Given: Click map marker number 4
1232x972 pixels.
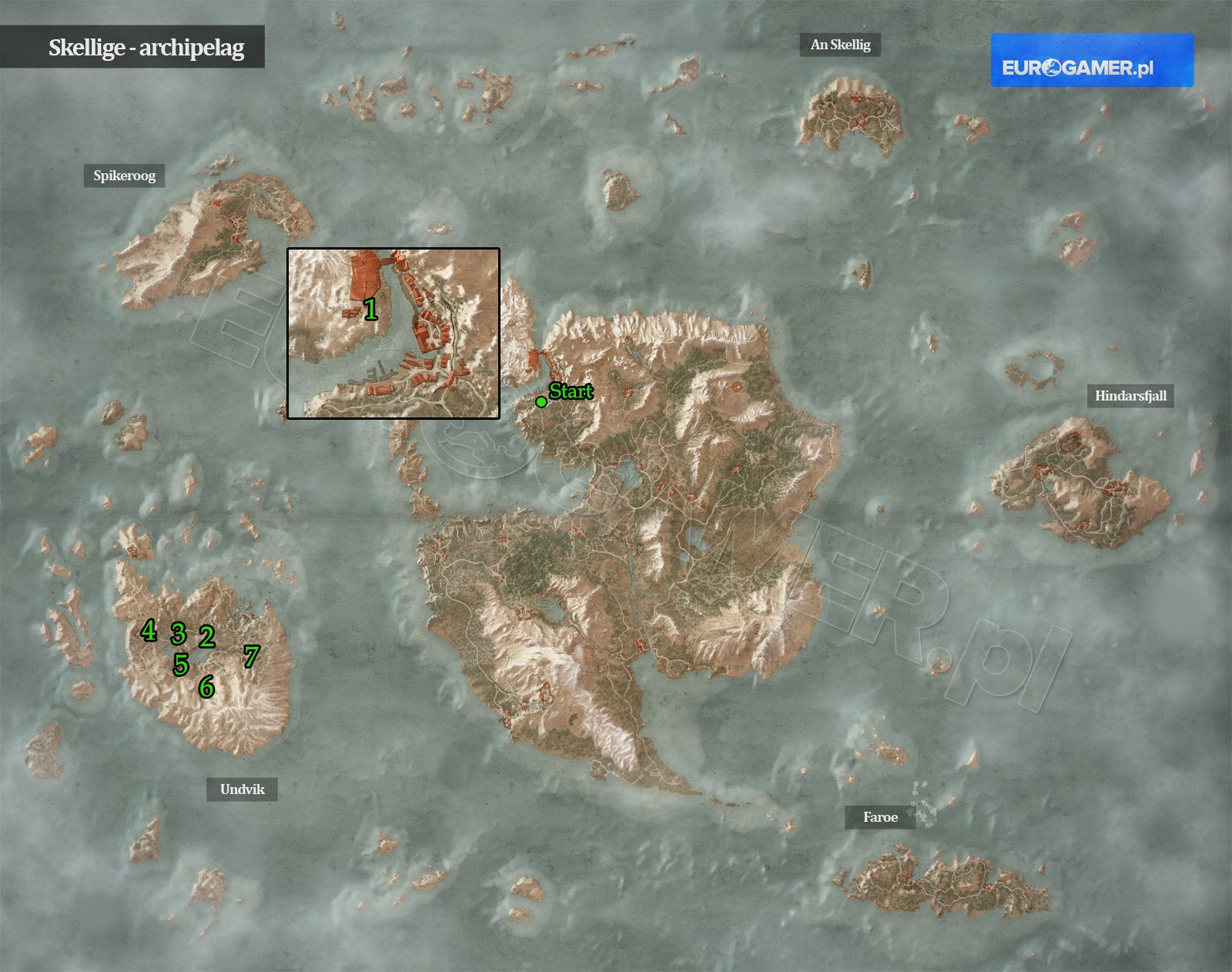Looking at the screenshot, I should pyautogui.click(x=149, y=631).
